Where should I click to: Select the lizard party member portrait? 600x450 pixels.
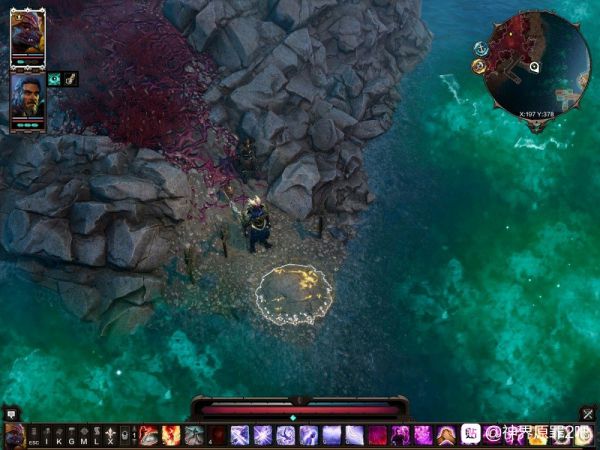(x=28, y=39)
